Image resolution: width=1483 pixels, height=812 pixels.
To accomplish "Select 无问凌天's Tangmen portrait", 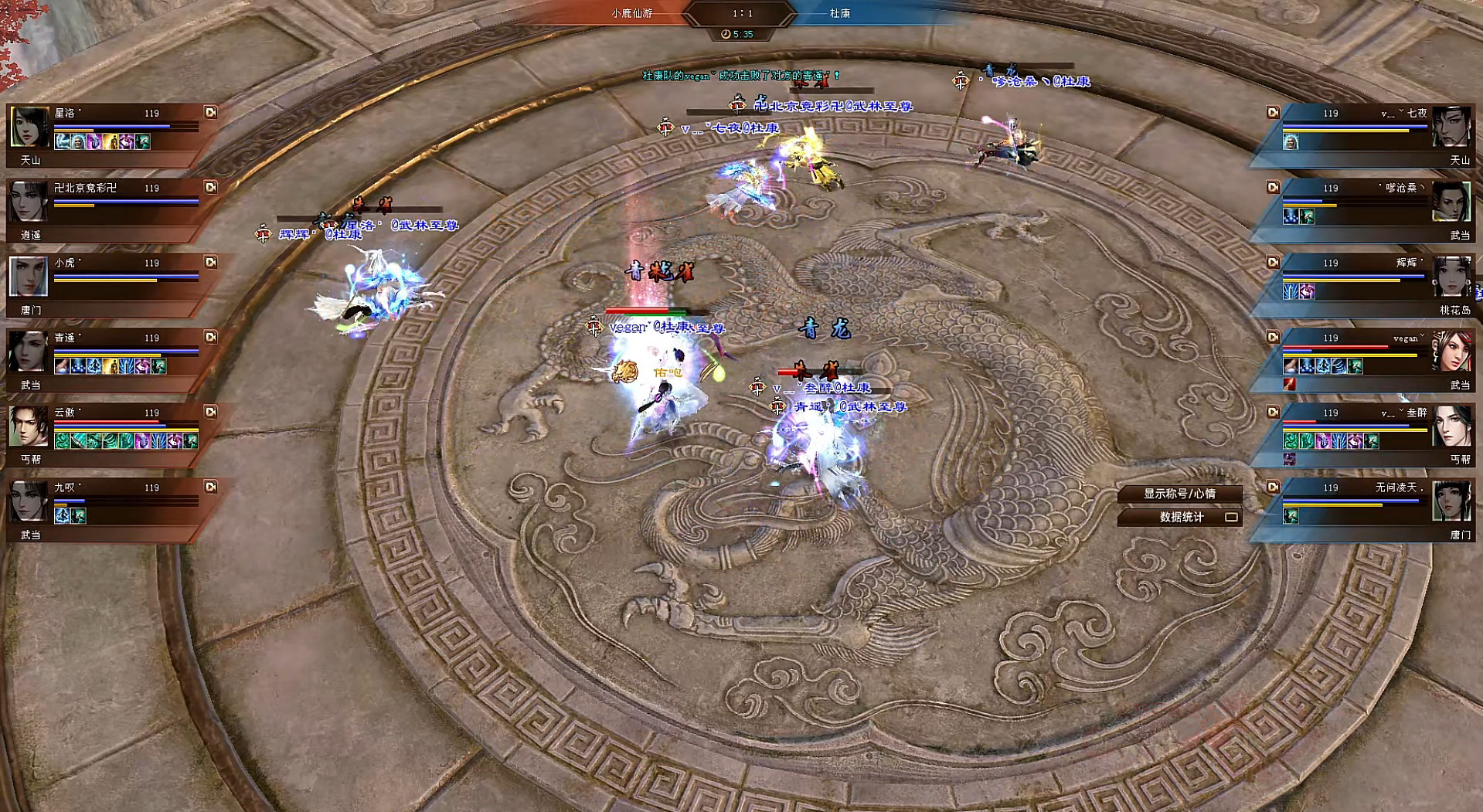I will (x=1451, y=501).
